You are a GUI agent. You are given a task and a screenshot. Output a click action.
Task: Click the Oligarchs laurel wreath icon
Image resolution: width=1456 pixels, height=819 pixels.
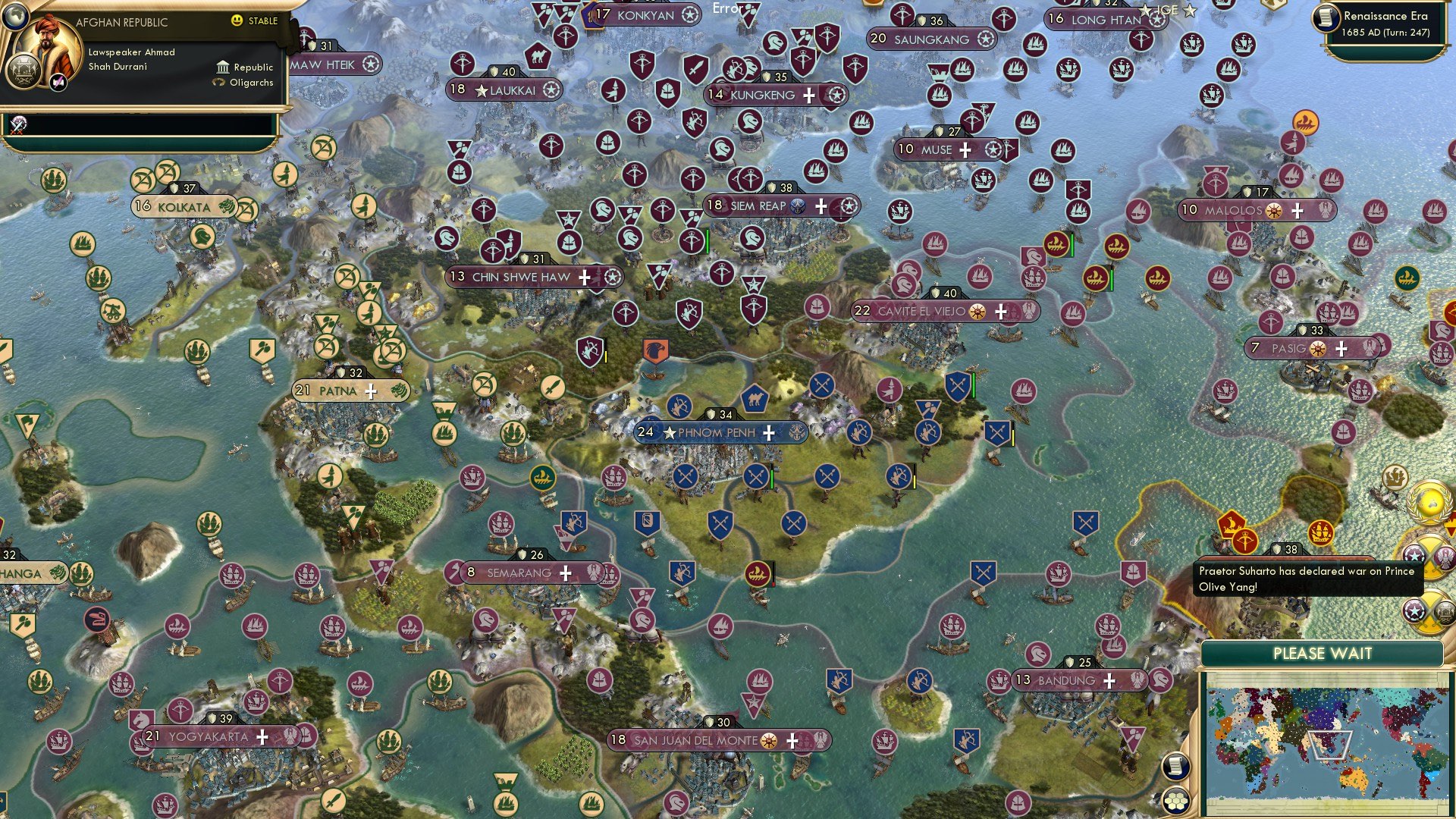pos(218,82)
